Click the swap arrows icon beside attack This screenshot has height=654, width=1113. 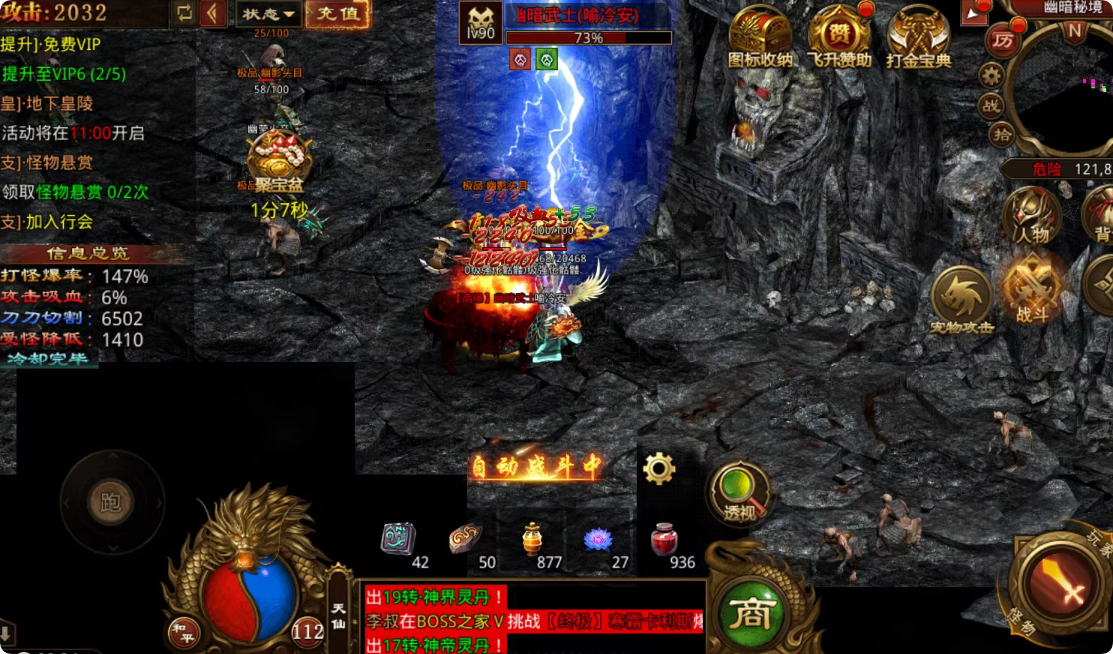[x=183, y=13]
